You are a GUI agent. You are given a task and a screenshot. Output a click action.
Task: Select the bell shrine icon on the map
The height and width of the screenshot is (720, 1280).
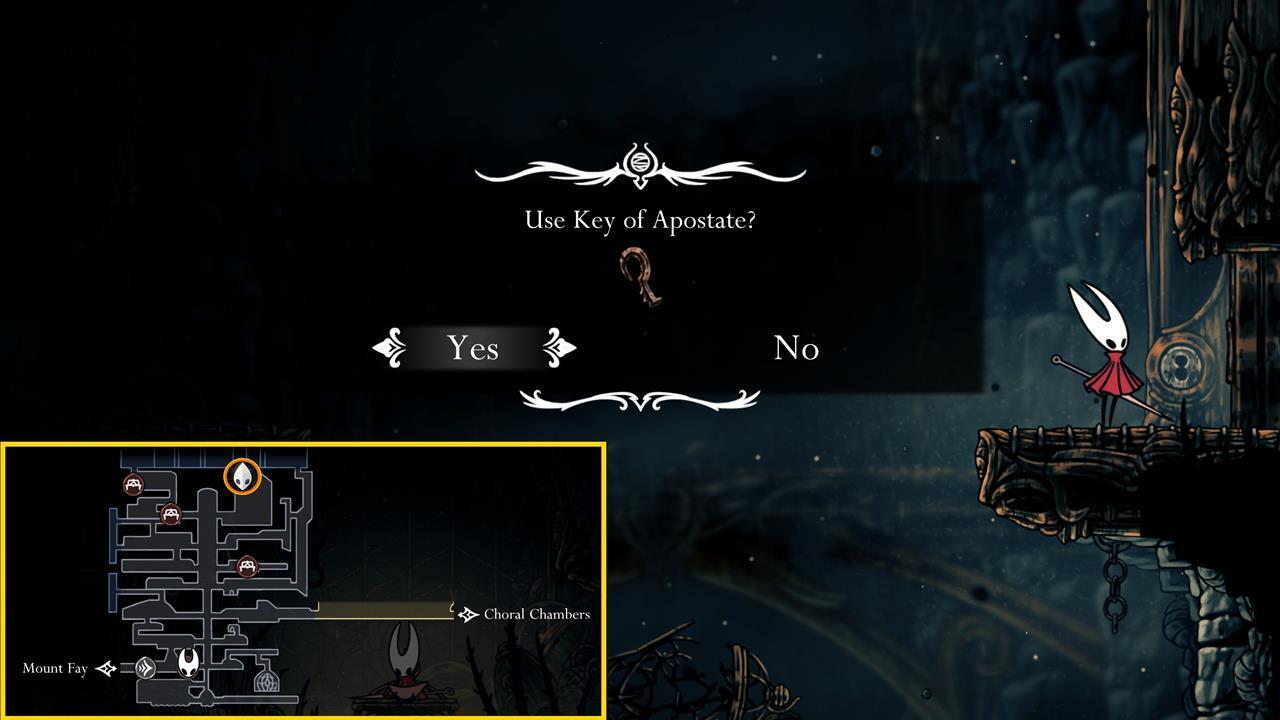point(266,683)
